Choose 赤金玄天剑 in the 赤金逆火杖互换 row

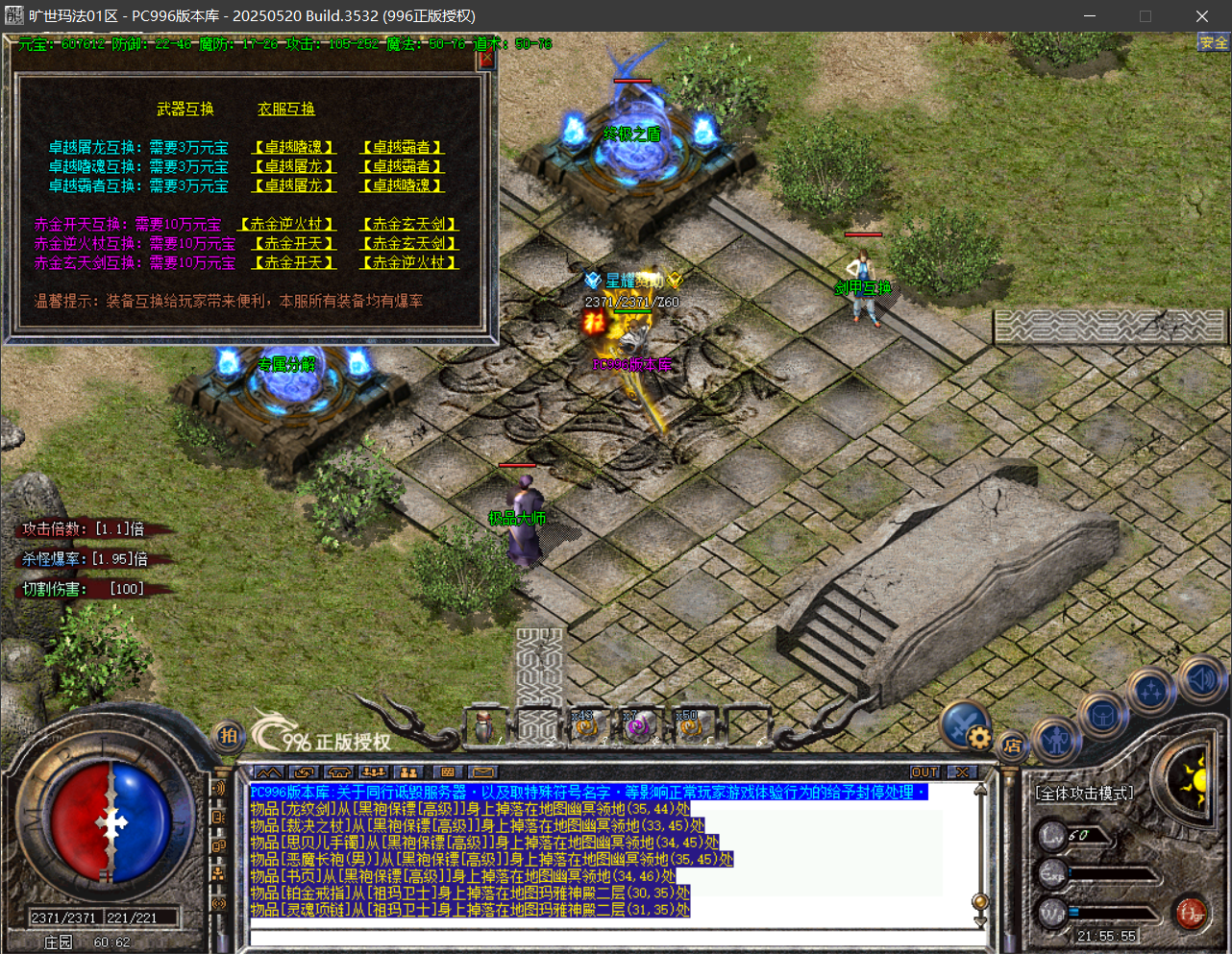coord(408,243)
